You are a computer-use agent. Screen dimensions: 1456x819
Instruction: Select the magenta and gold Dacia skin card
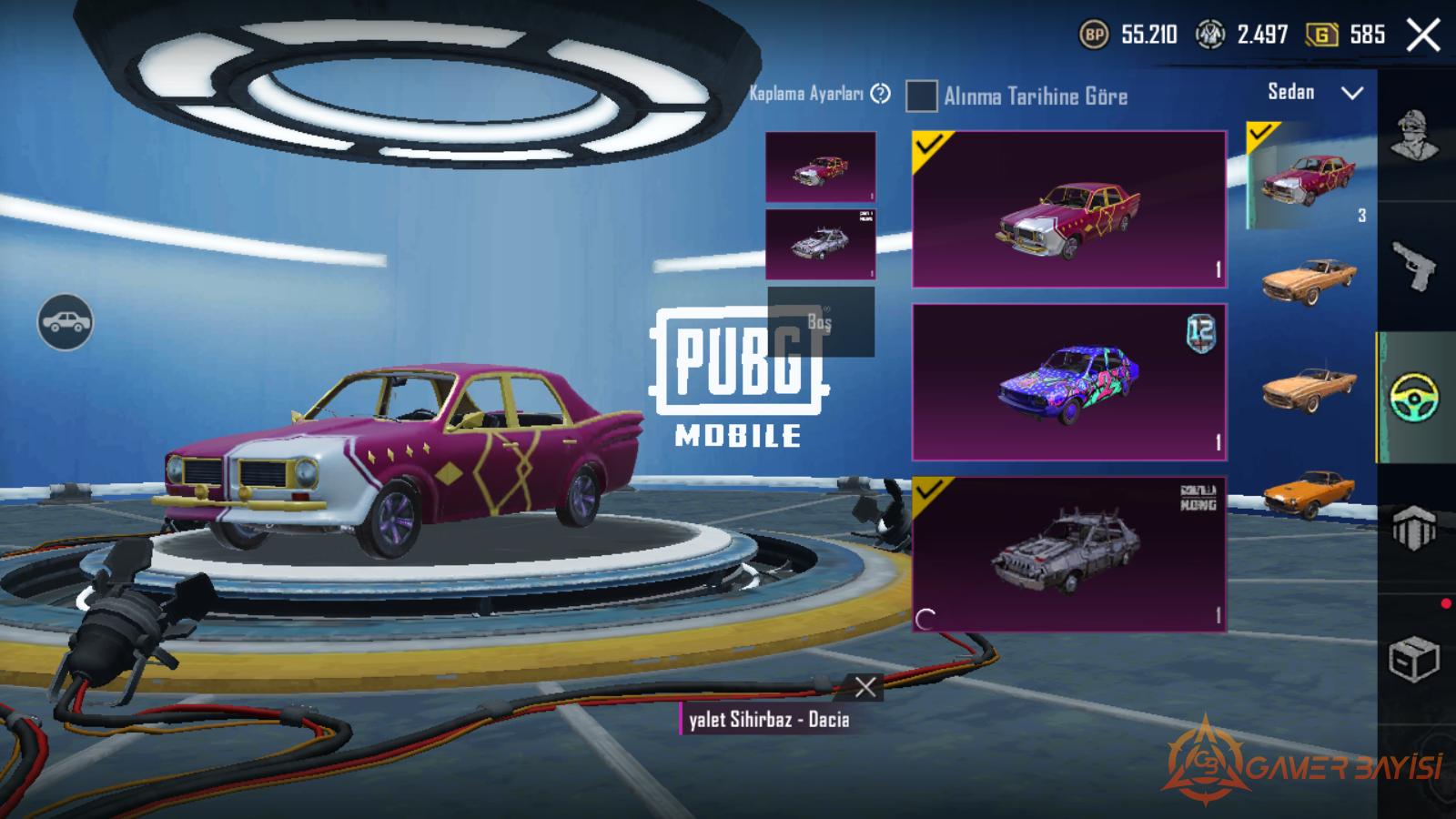point(1069,209)
